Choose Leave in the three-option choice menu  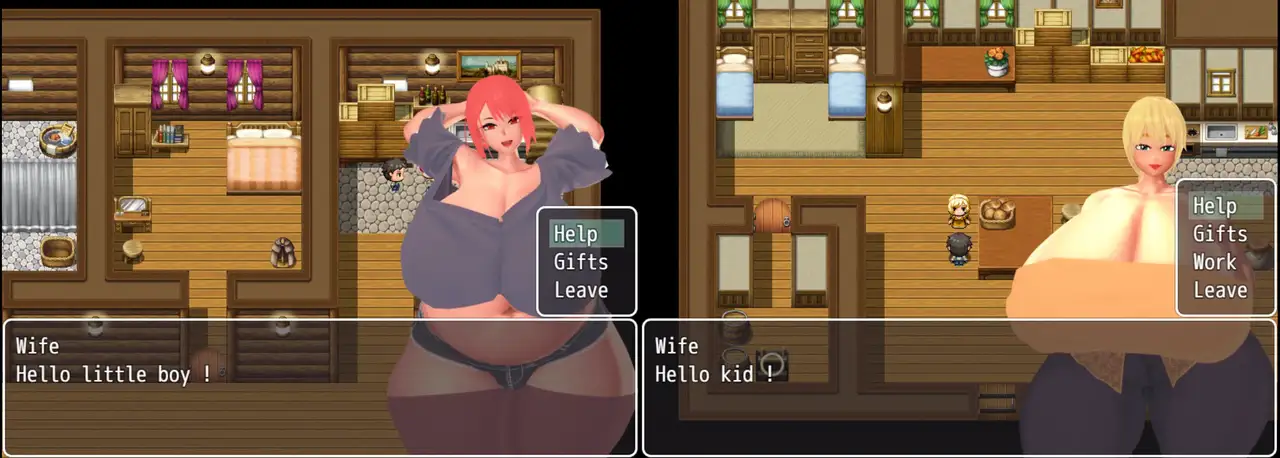point(581,290)
